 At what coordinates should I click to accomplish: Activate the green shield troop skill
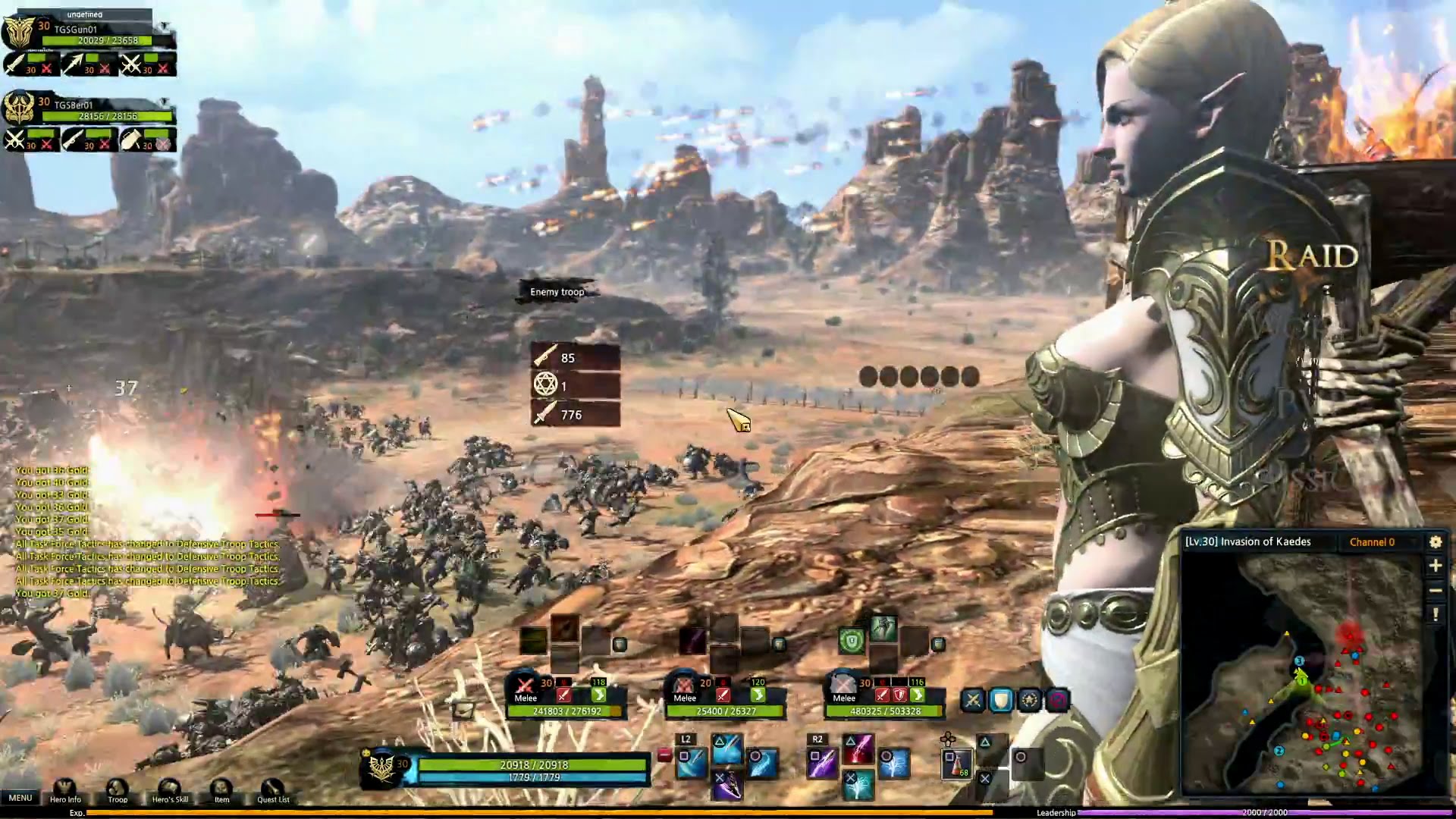pos(852,642)
